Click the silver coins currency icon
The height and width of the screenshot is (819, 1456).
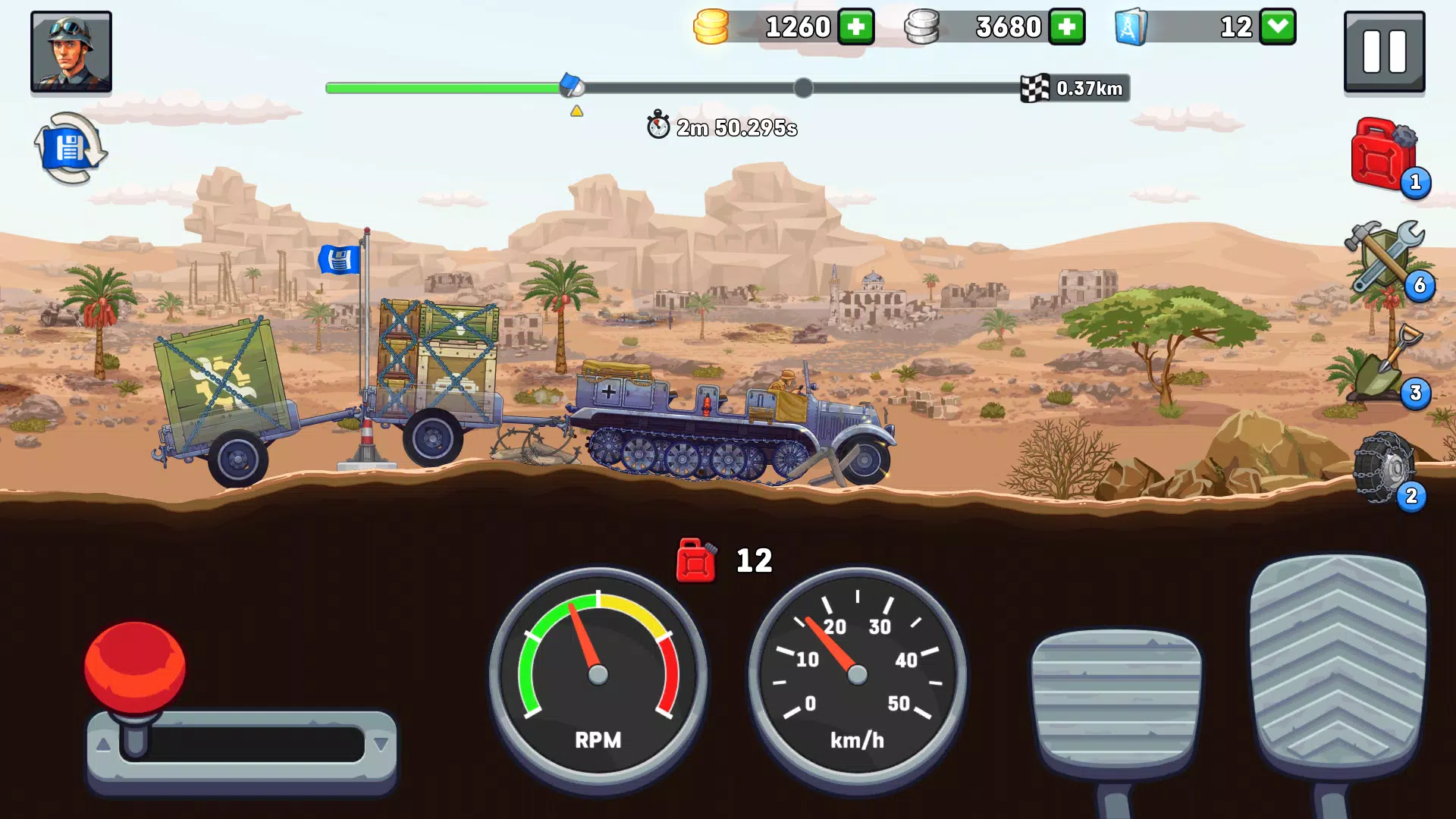[922, 27]
